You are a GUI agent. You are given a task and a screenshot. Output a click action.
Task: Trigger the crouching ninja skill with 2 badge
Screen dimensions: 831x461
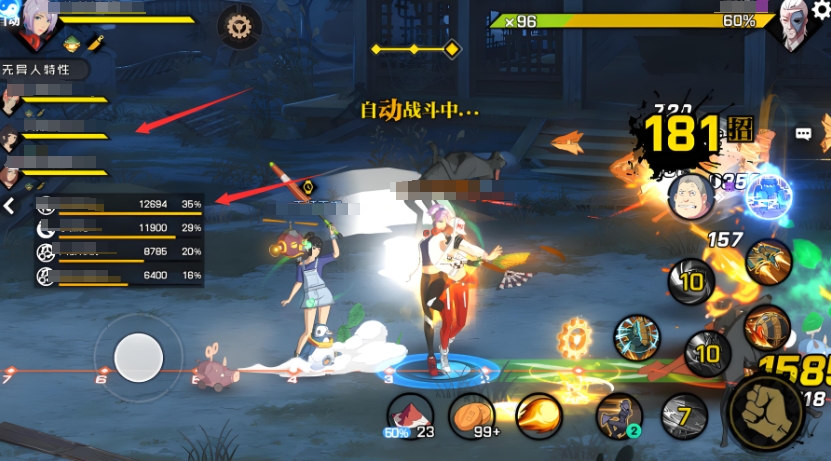point(619,415)
